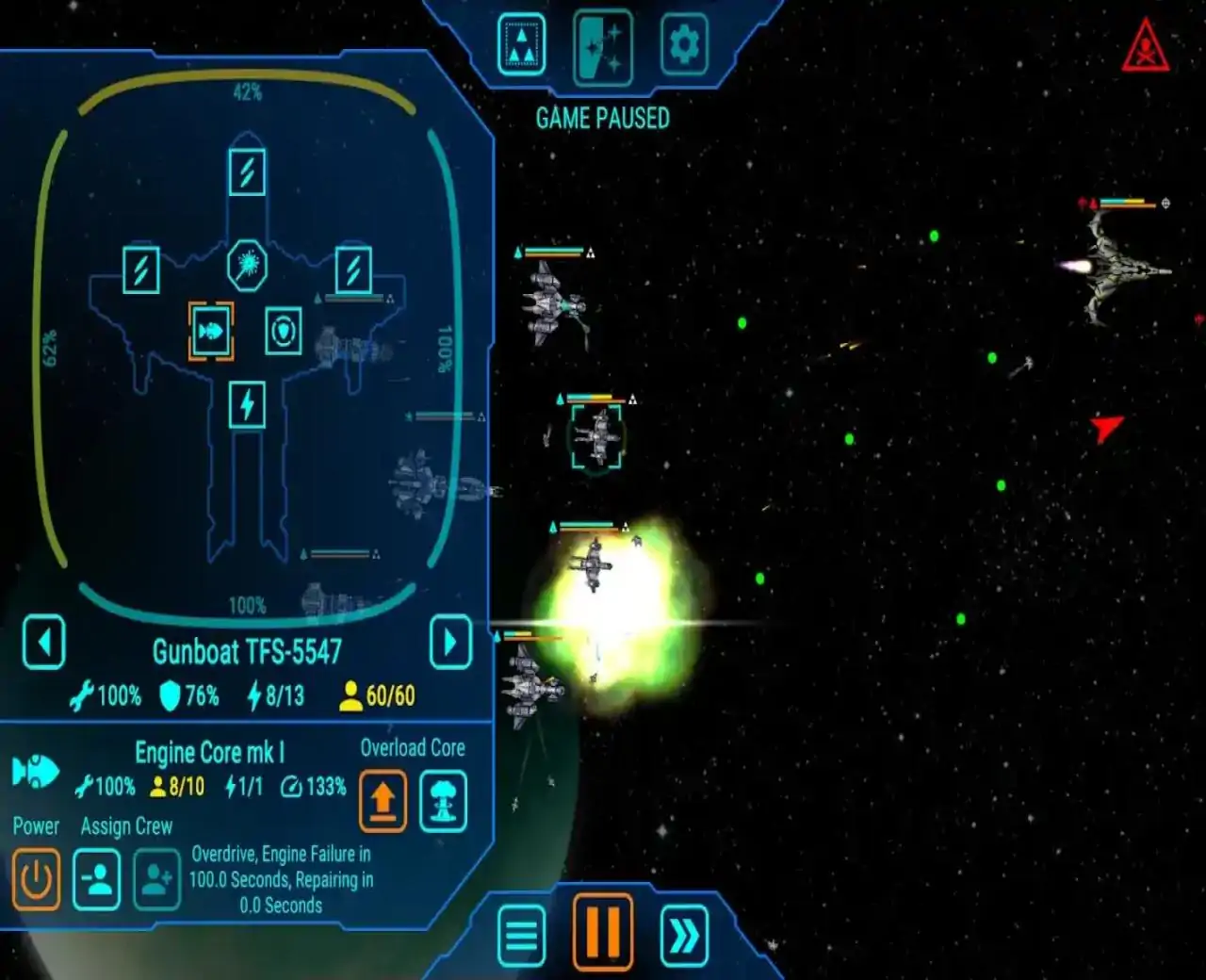Open the gear settings menu

[x=683, y=43]
